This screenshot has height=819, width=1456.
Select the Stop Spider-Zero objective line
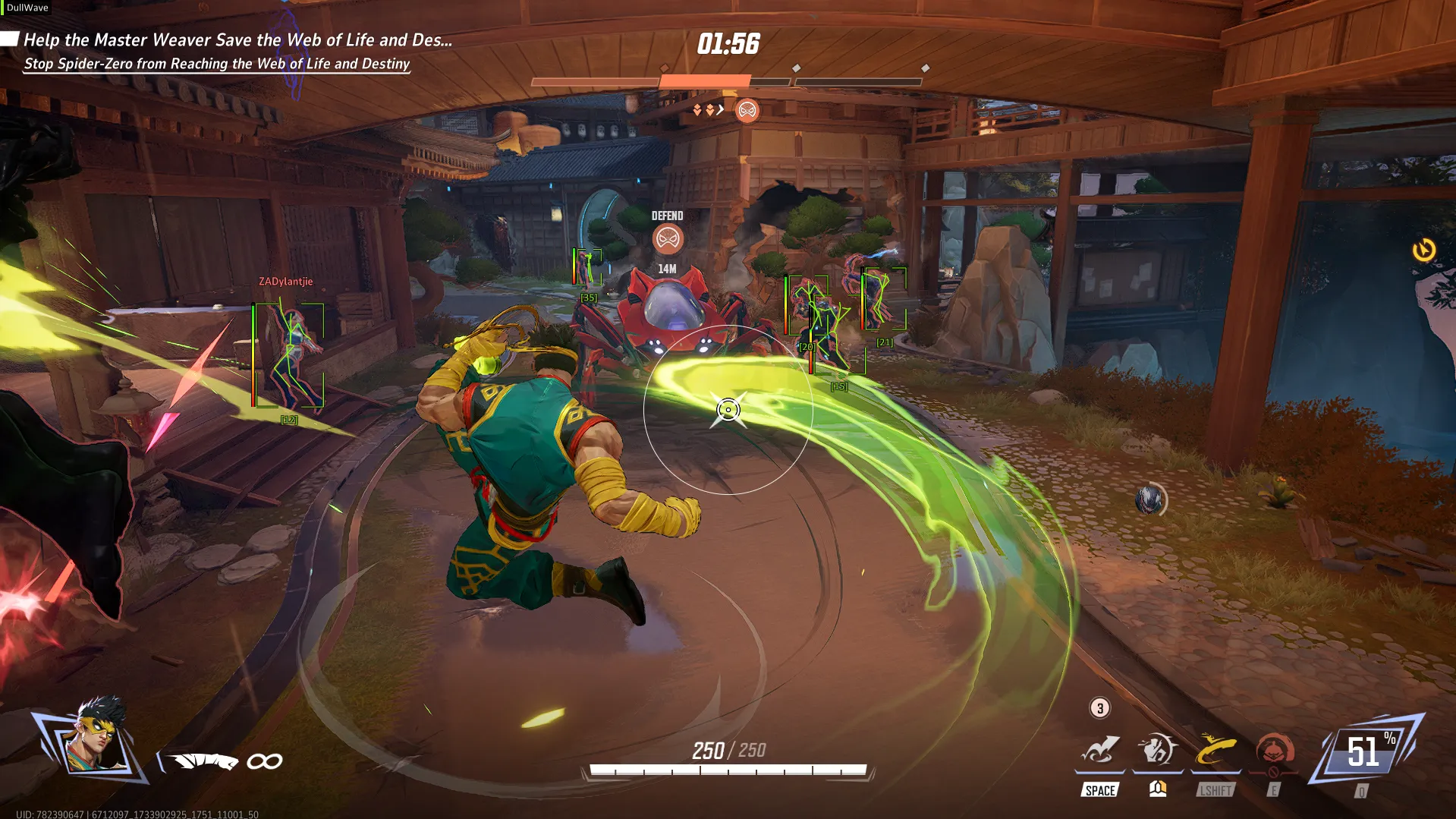(217, 64)
